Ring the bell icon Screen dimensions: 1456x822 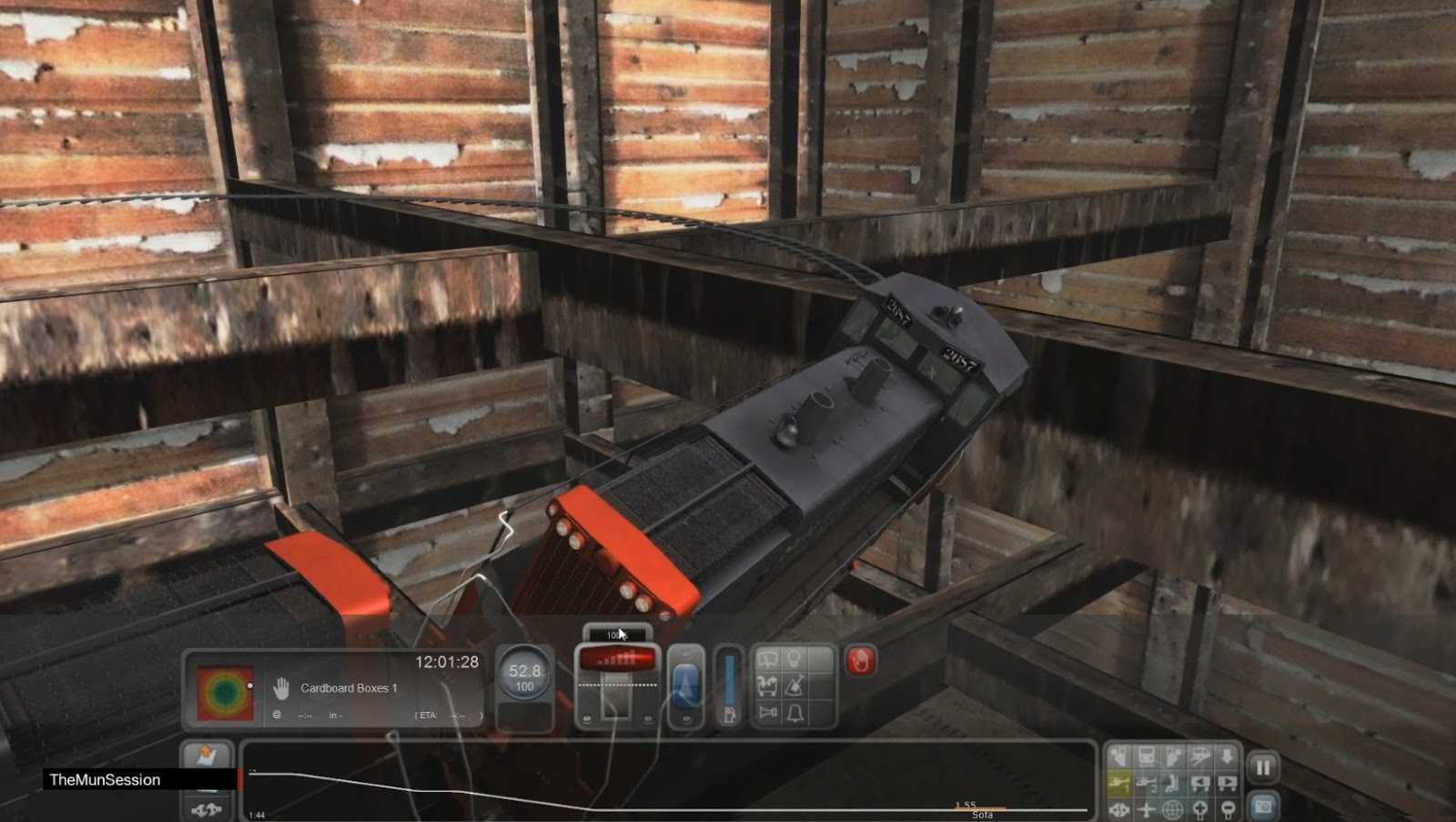795,714
